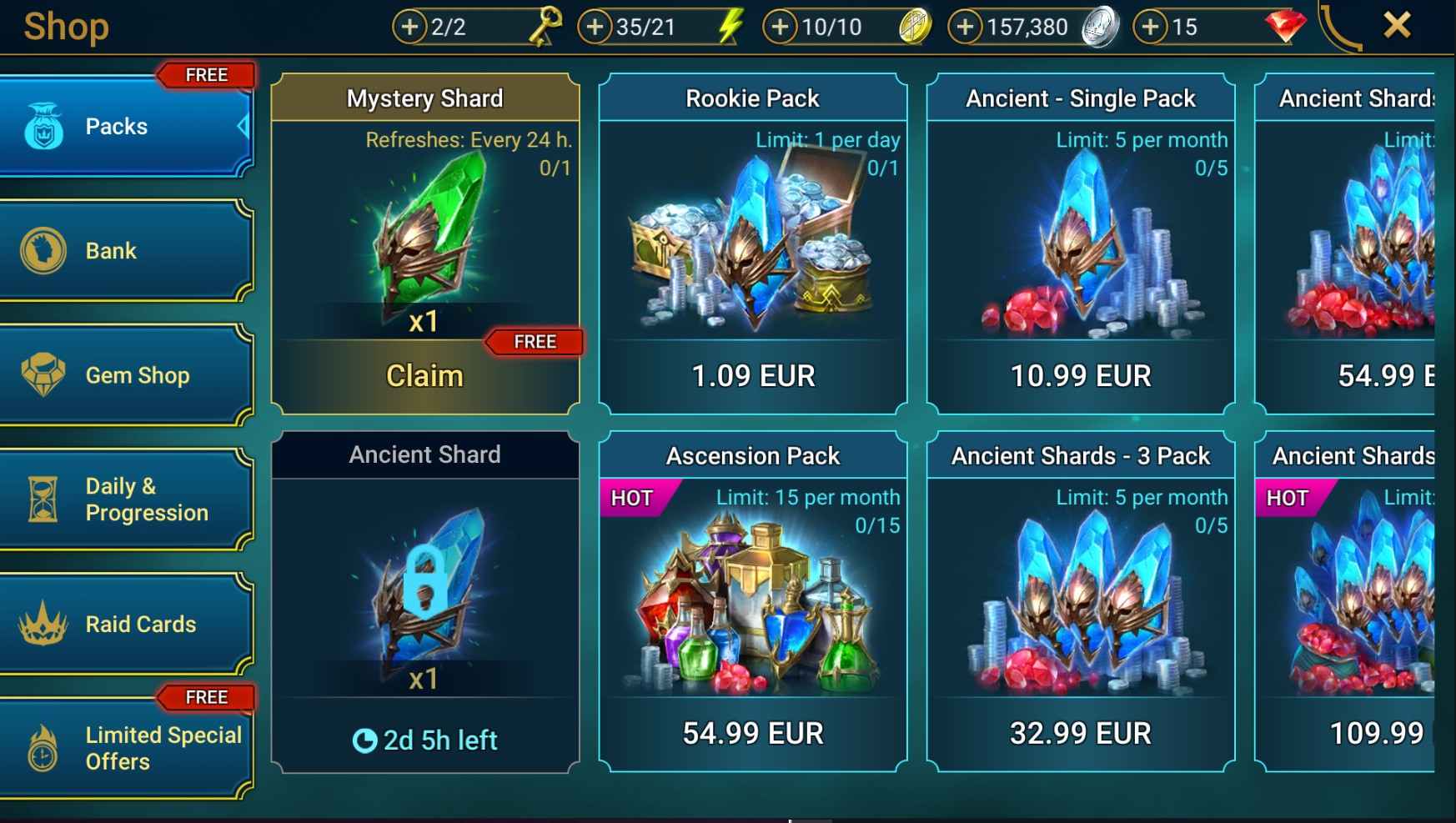Select the locked Ancient Shard offer
Screen dimensions: 1456x823
coord(424,600)
